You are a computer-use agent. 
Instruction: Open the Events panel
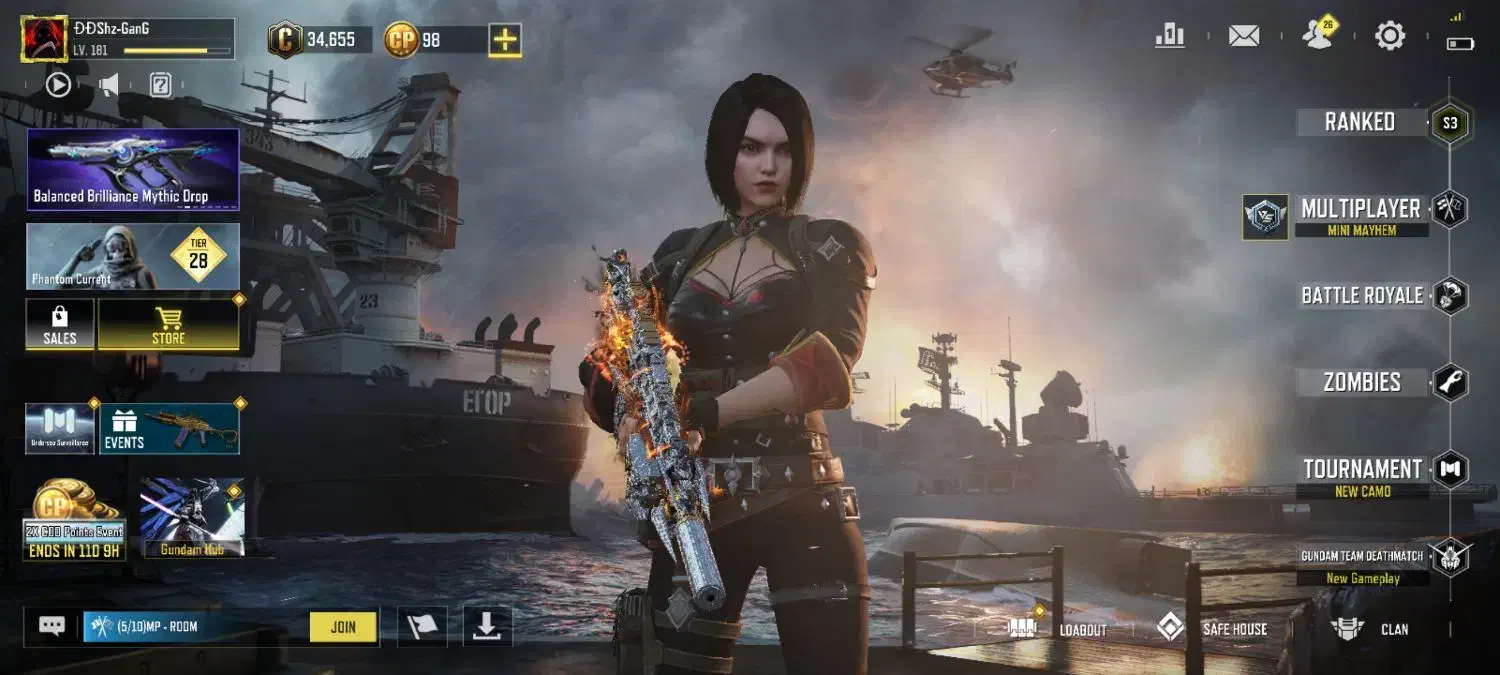[x=169, y=429]
